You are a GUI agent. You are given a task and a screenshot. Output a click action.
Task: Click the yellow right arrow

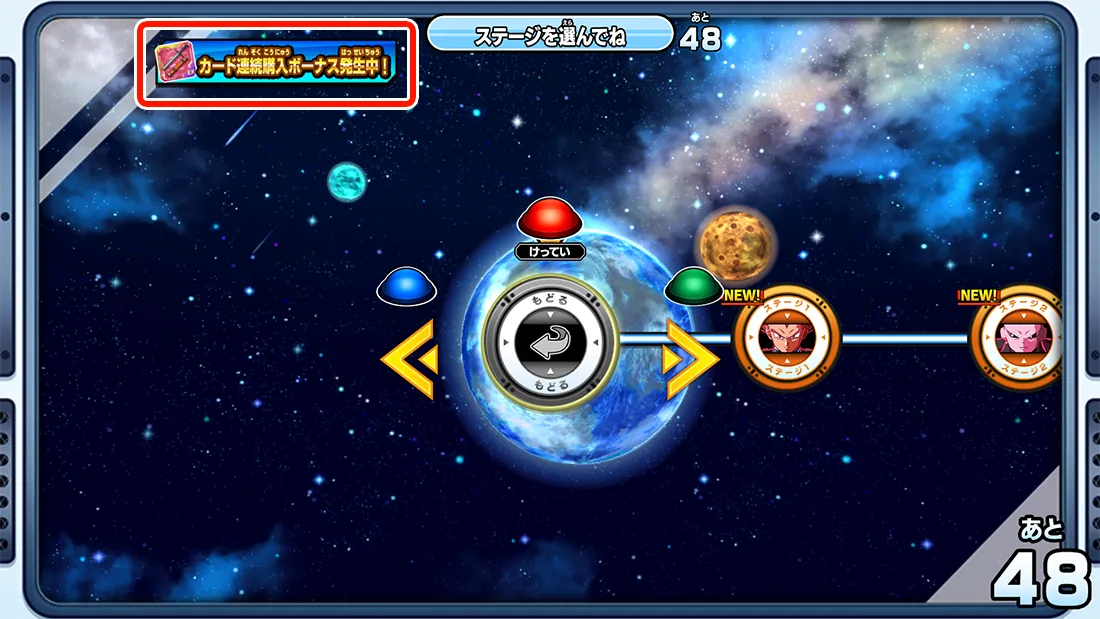[x=691, y=360]
